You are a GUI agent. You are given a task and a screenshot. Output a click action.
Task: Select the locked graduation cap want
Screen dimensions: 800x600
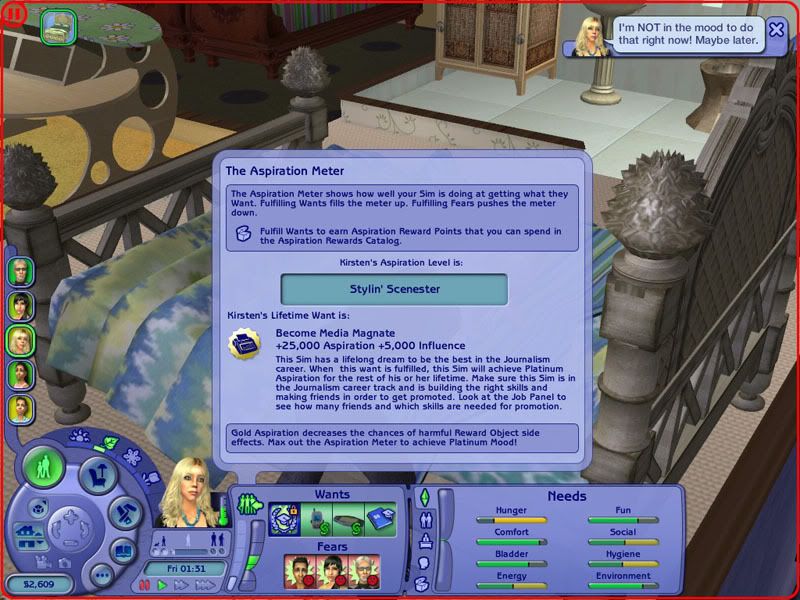[x=284, y=519]
